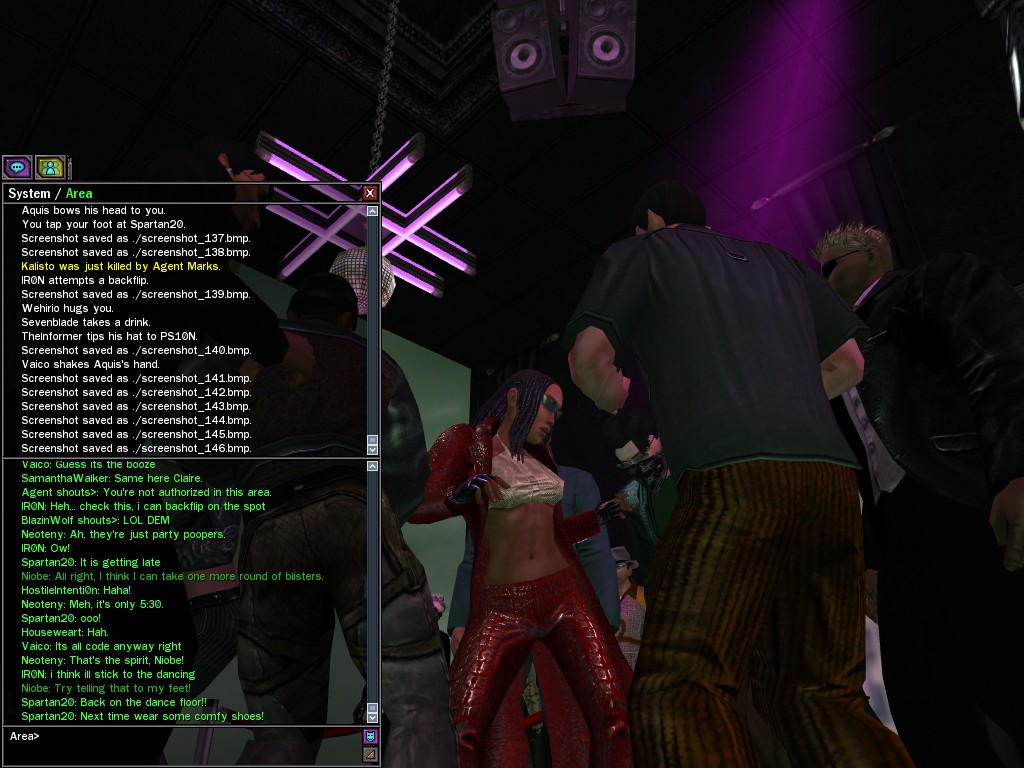Open the speech bubble chat icon
Image resolution: width=1024 pixels, height=768 pixels.
pos(17,167)
